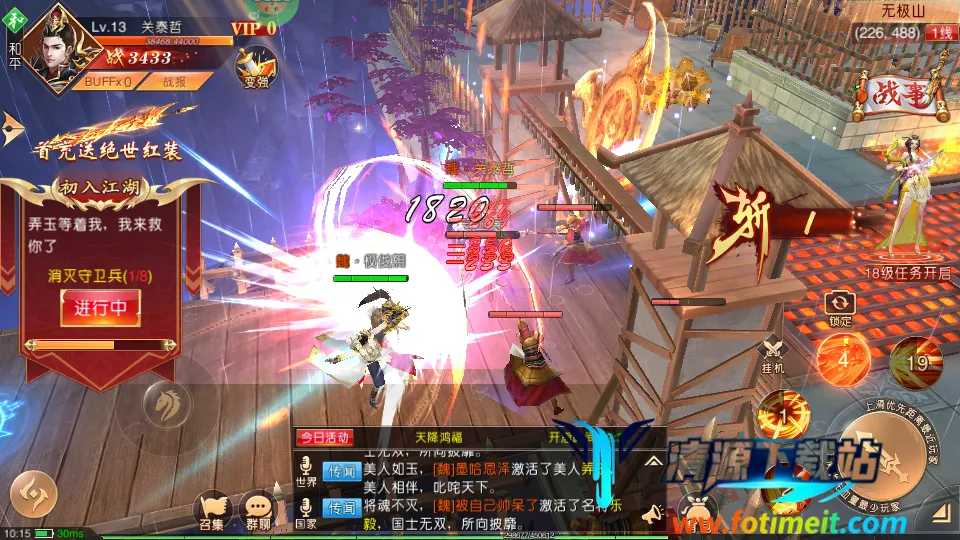Viewport: 960px width, 540px height.
Task: Open the 今日活动 daily events tab
Action: click(x=323, y=437)
